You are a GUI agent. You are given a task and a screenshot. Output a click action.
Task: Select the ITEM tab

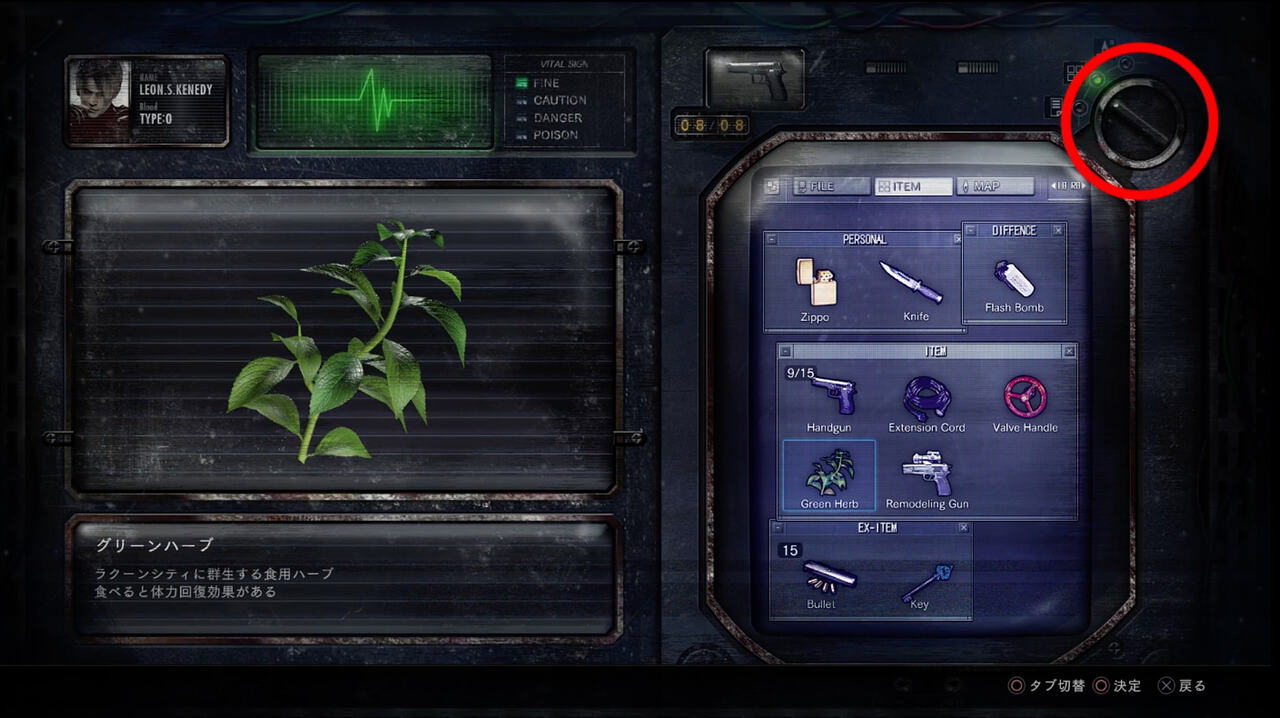tap(913, 186)
